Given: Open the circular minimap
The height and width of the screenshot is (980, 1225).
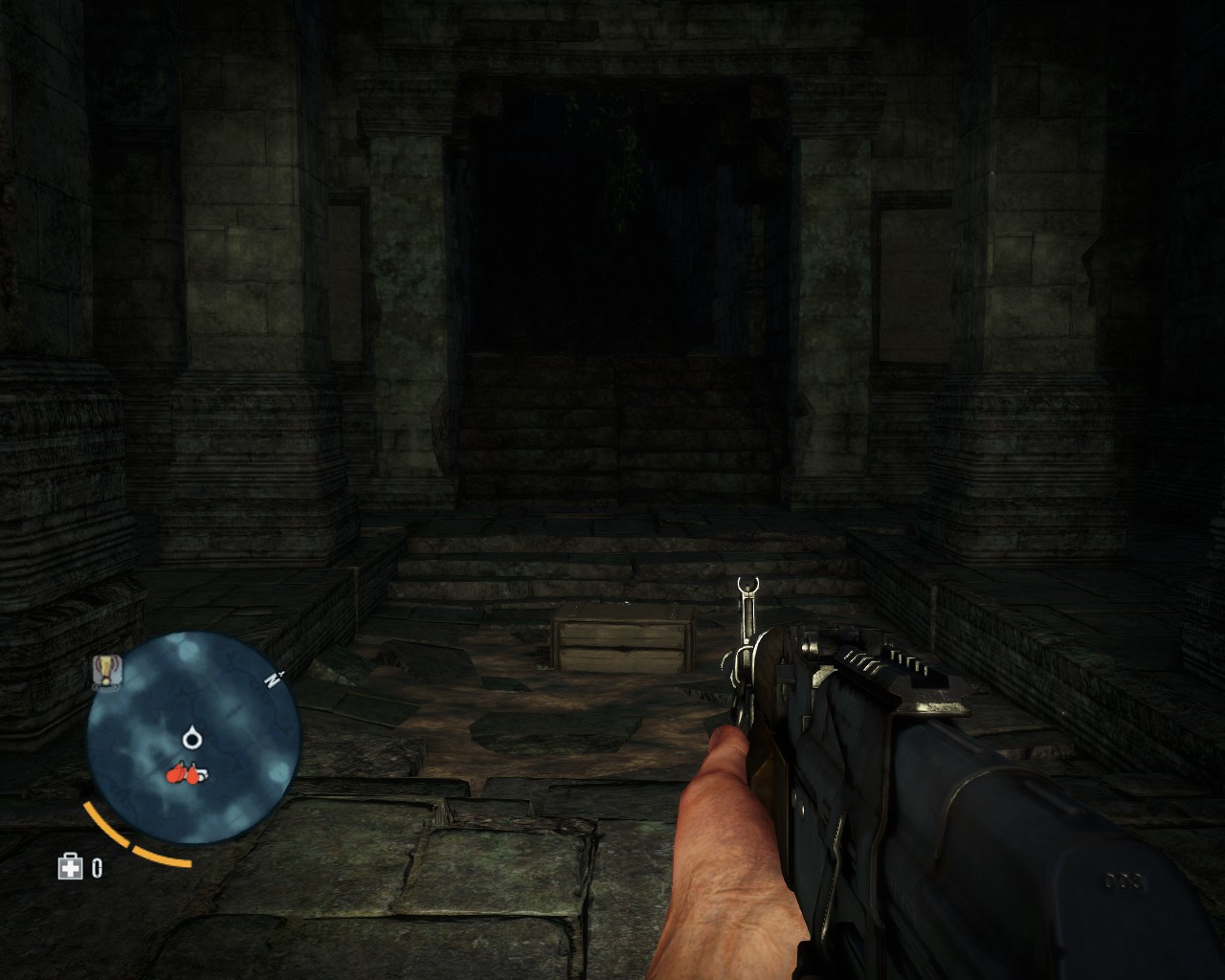Looking at the screenshot, I should click(x=193, y=737).
